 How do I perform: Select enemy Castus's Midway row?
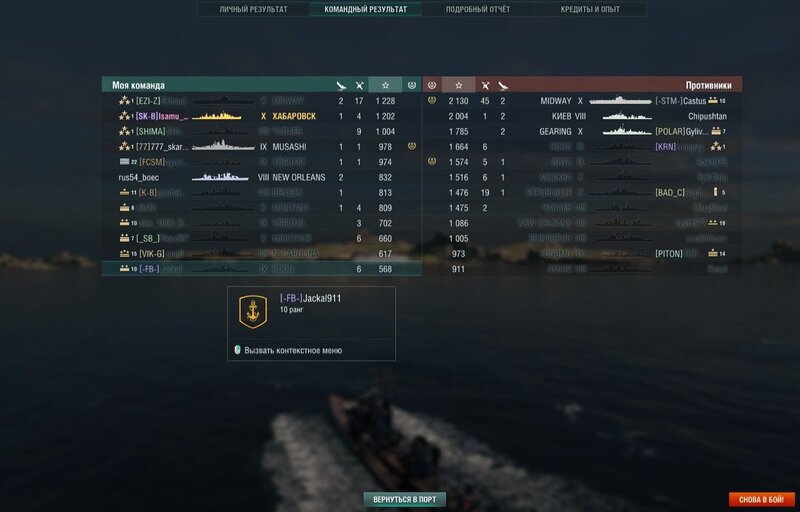[600, 101]
